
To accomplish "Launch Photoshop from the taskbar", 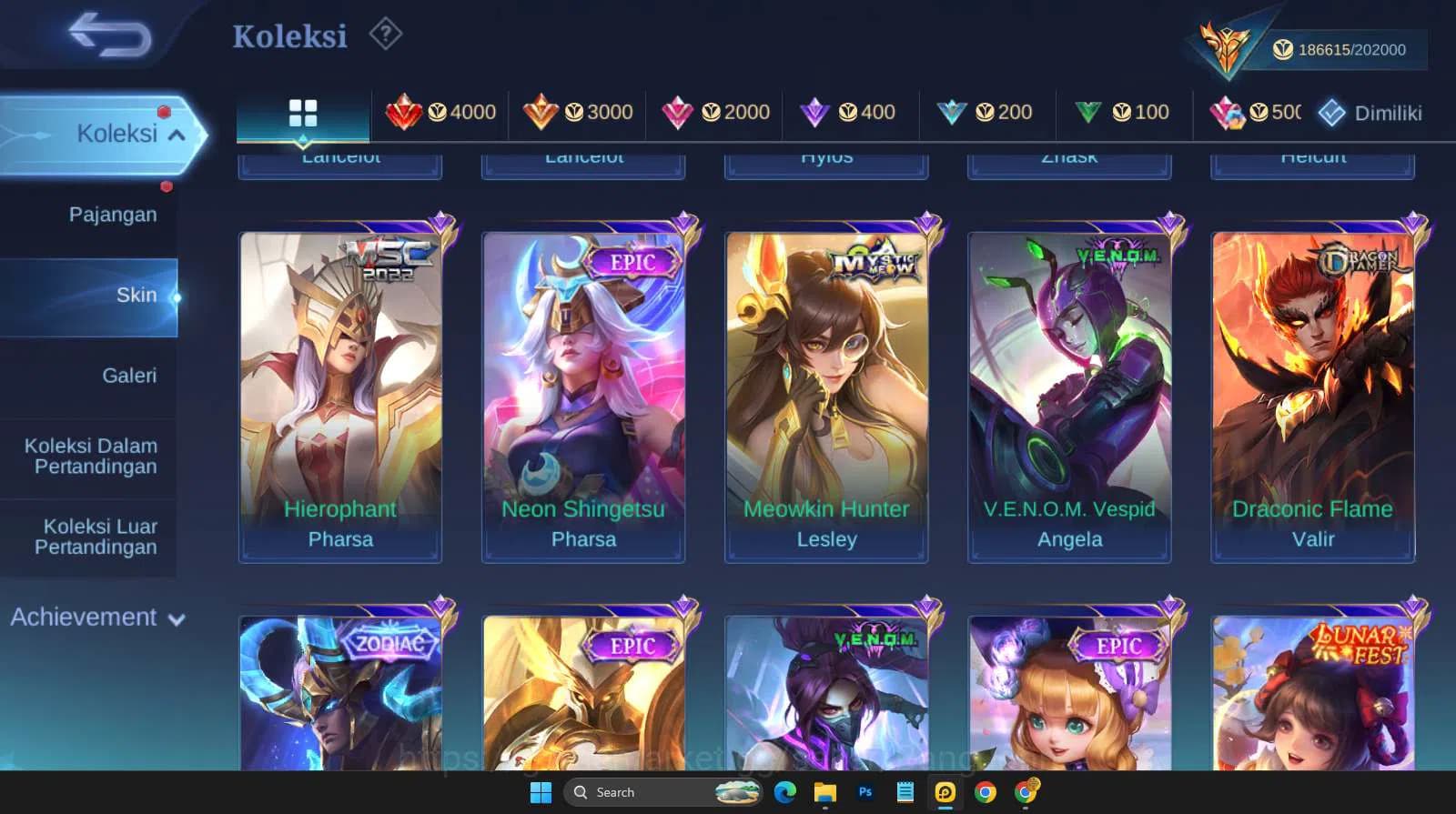I will pyautogui.click(x=865, y=792).
